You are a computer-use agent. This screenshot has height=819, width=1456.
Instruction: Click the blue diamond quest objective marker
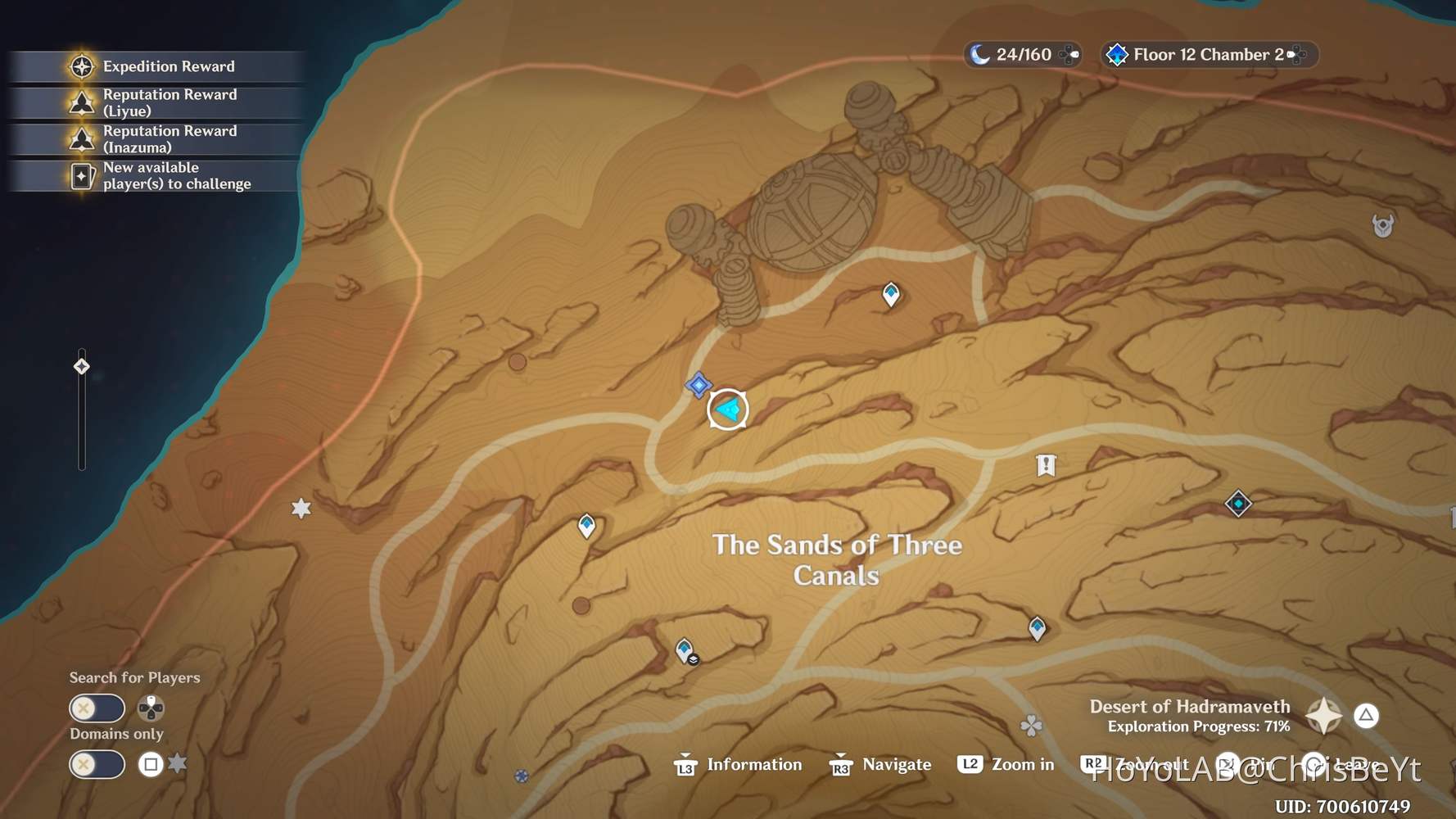(x=699, y=385)
